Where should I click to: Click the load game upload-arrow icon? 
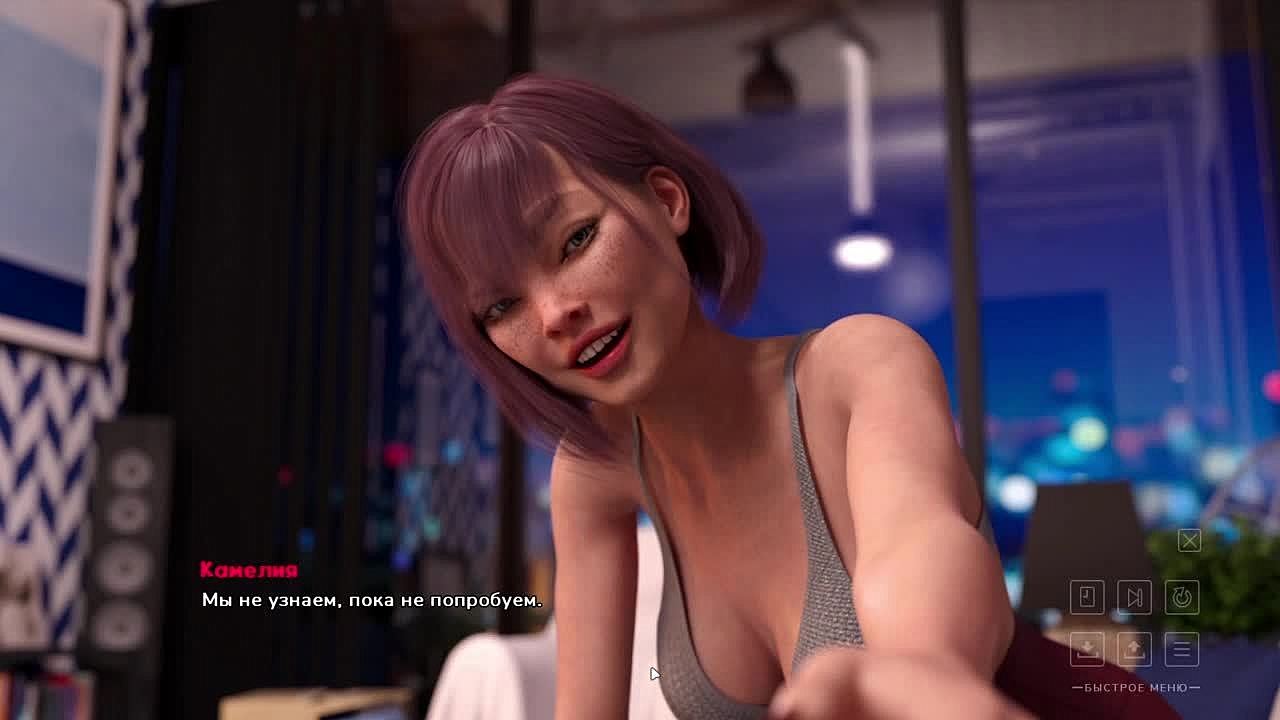(1134, 649)
